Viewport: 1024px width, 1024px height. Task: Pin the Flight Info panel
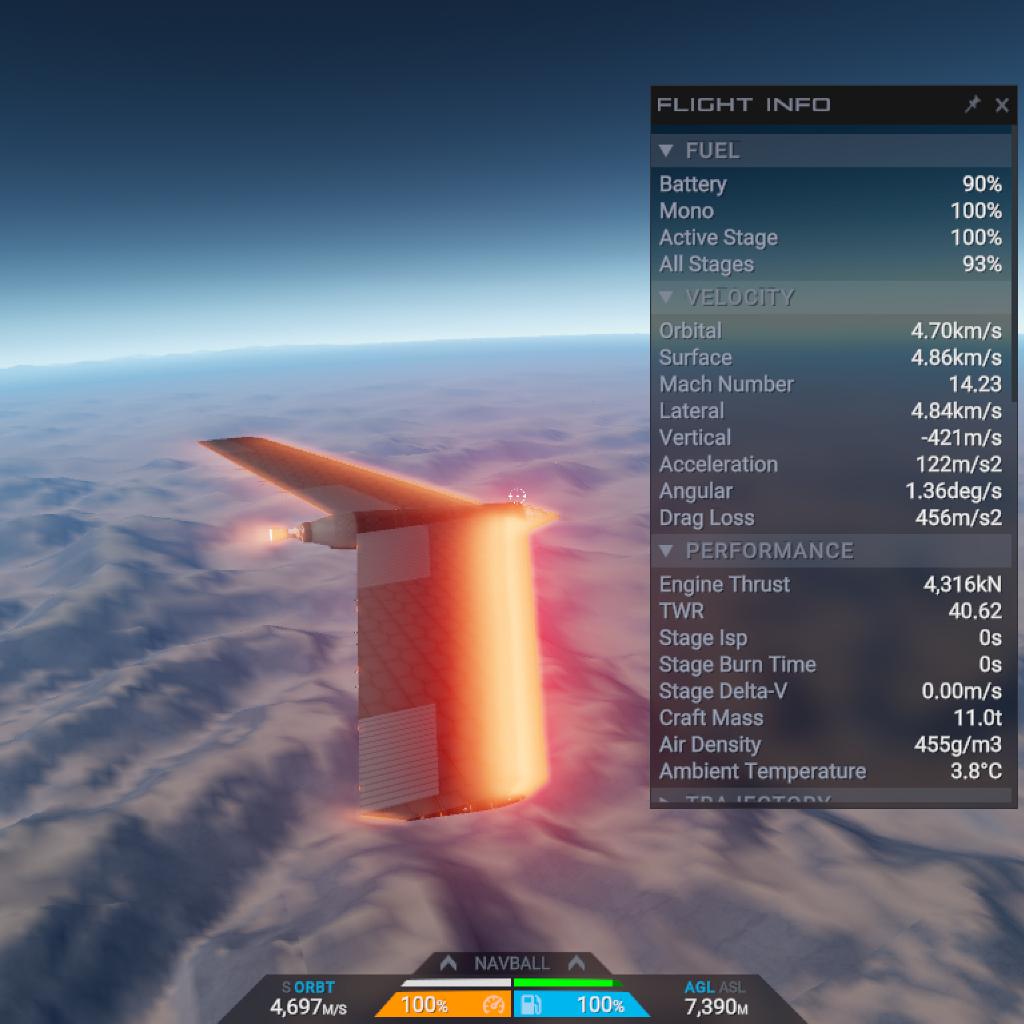click(x=972, y=105)
